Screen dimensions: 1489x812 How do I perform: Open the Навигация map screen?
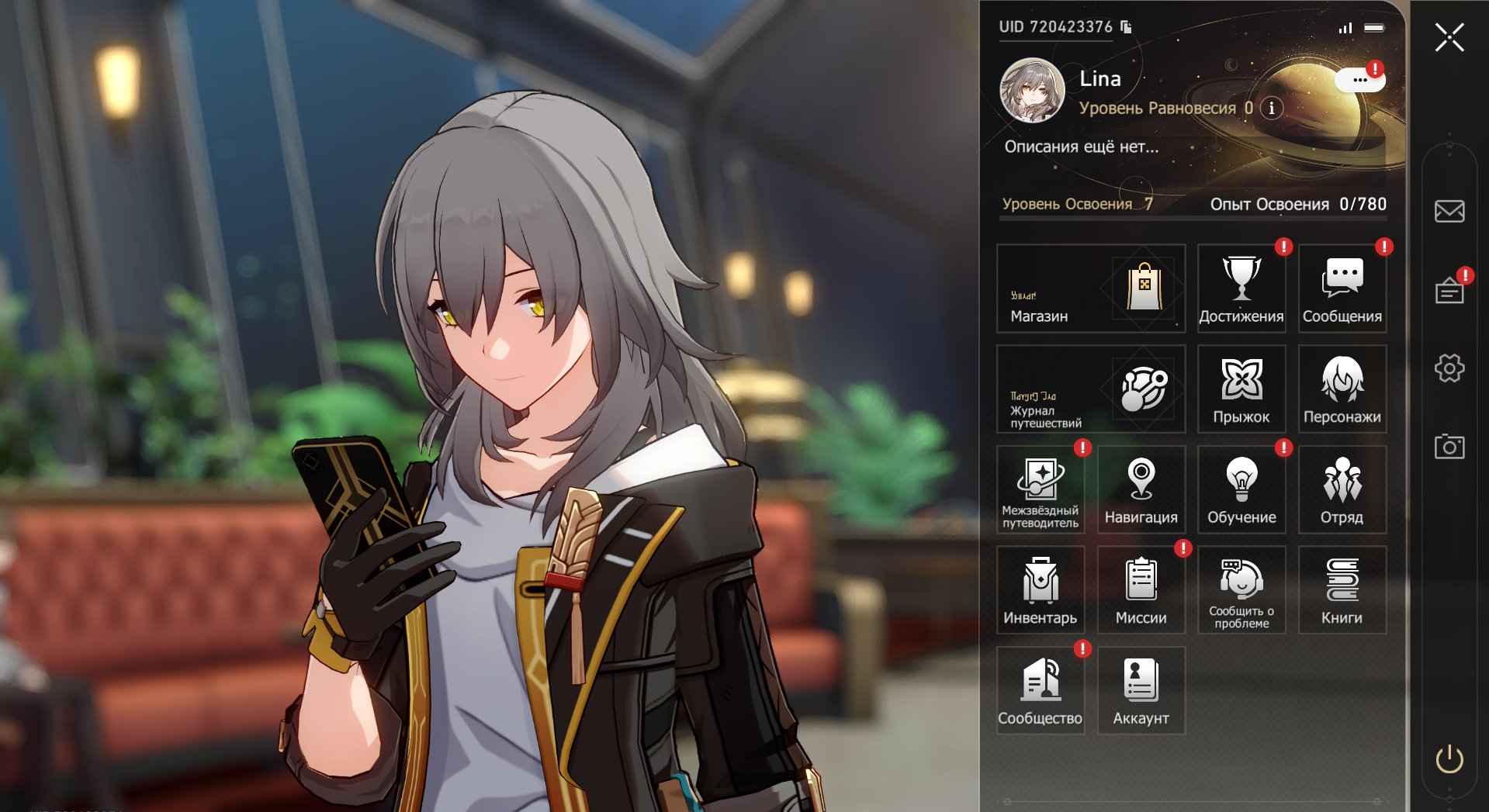[x=1141, y=489]
